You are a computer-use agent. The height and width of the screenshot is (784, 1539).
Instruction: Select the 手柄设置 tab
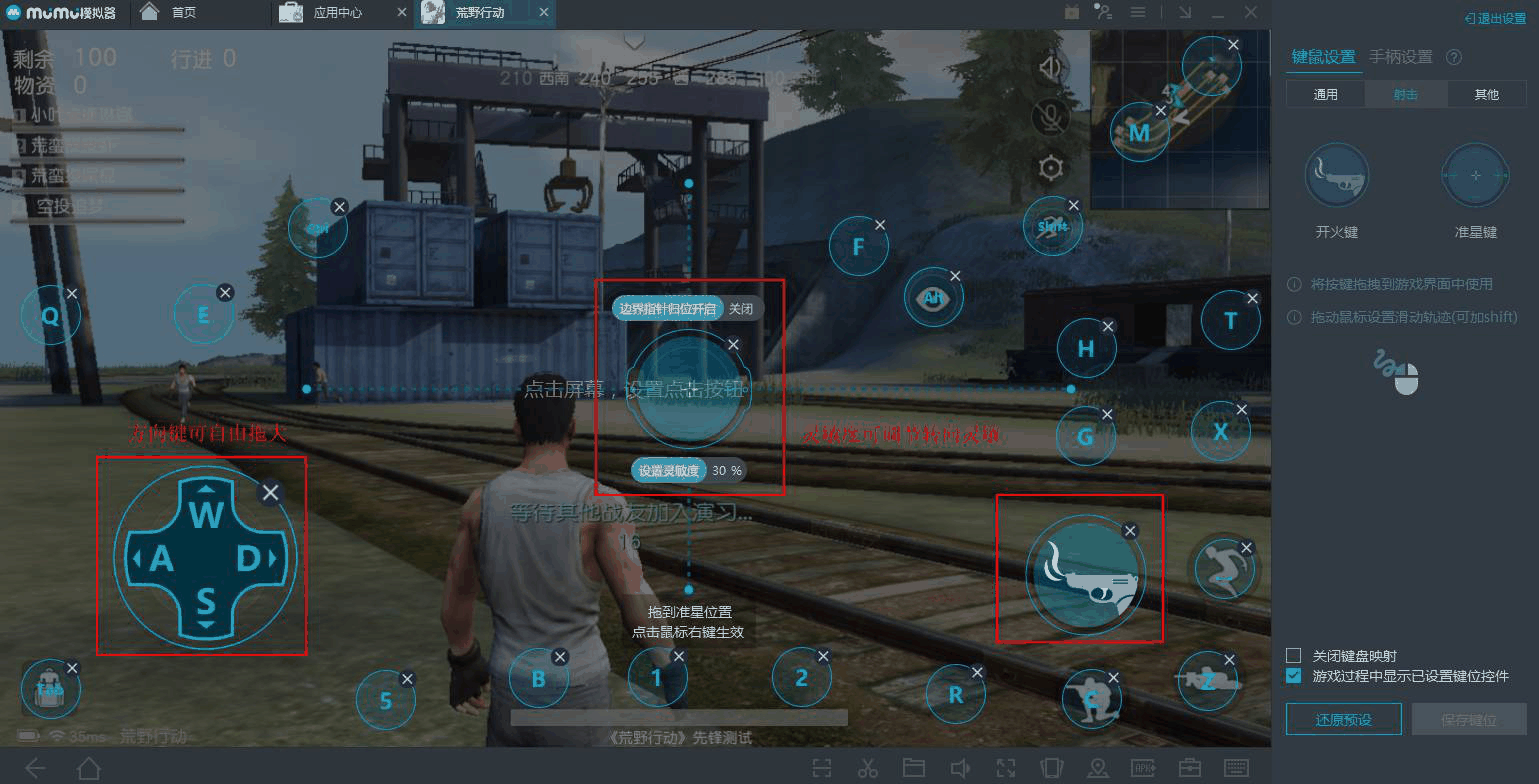1400,57
